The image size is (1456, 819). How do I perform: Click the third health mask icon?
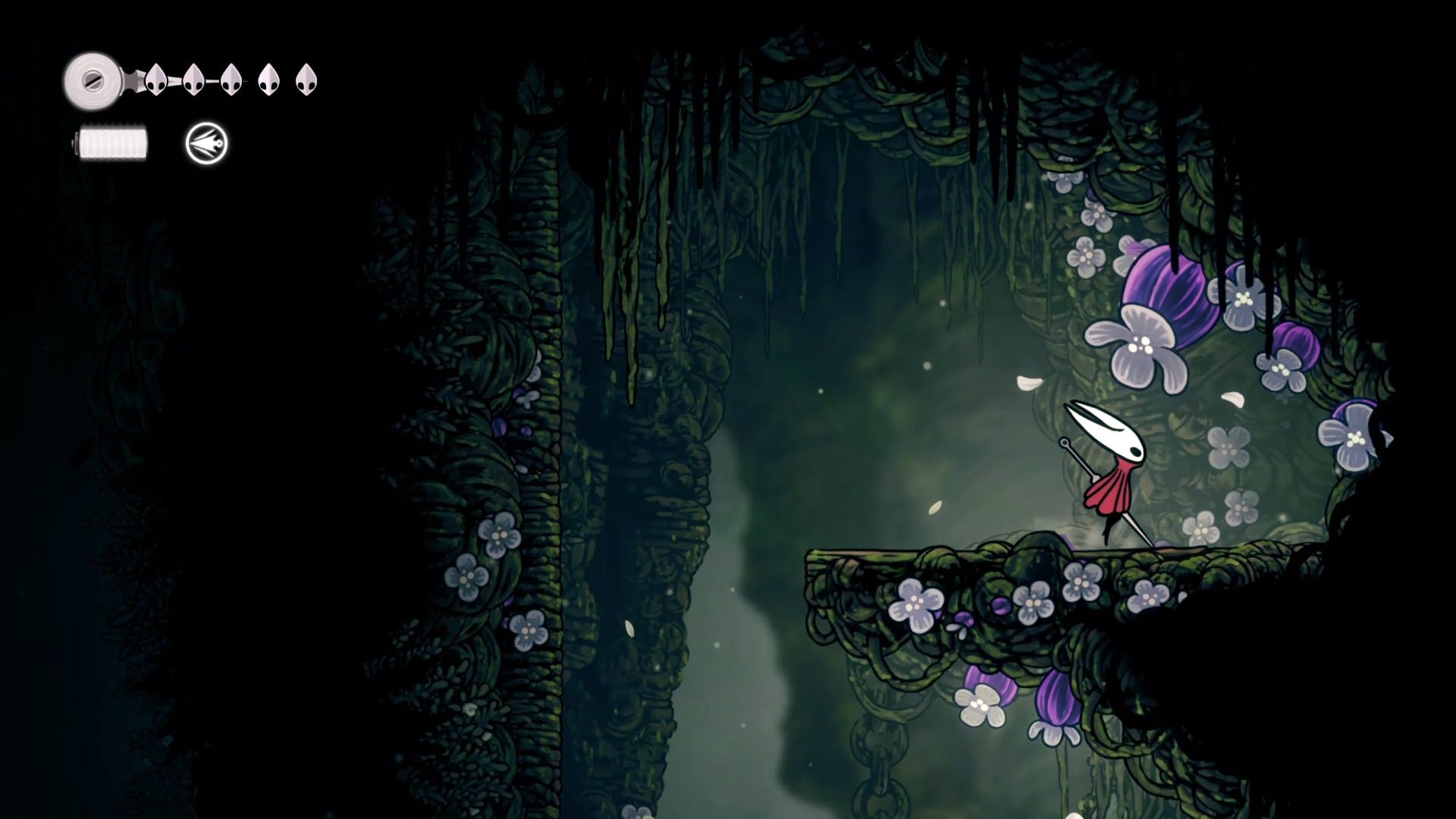[x=230, y=78]
